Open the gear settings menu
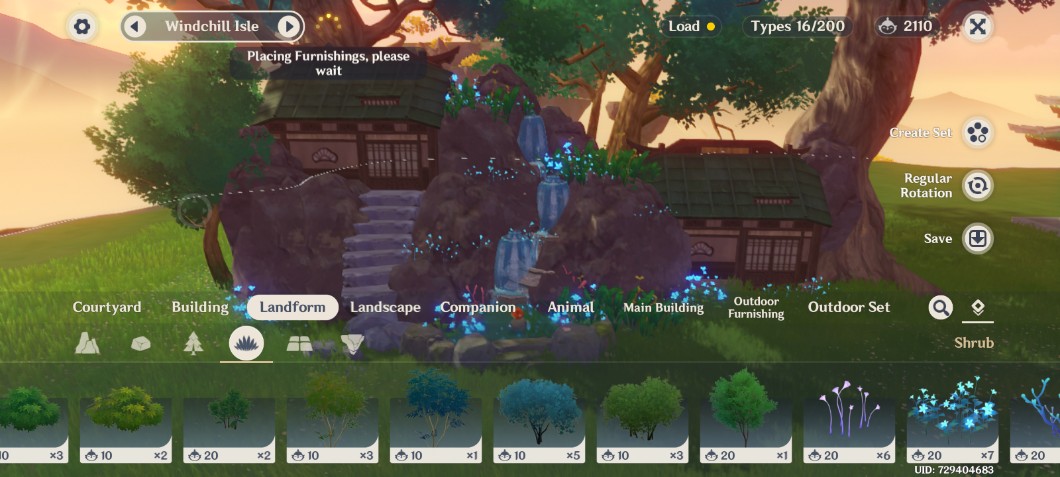Viewport: 1060px width, 477px height. [x=82, y=27]
